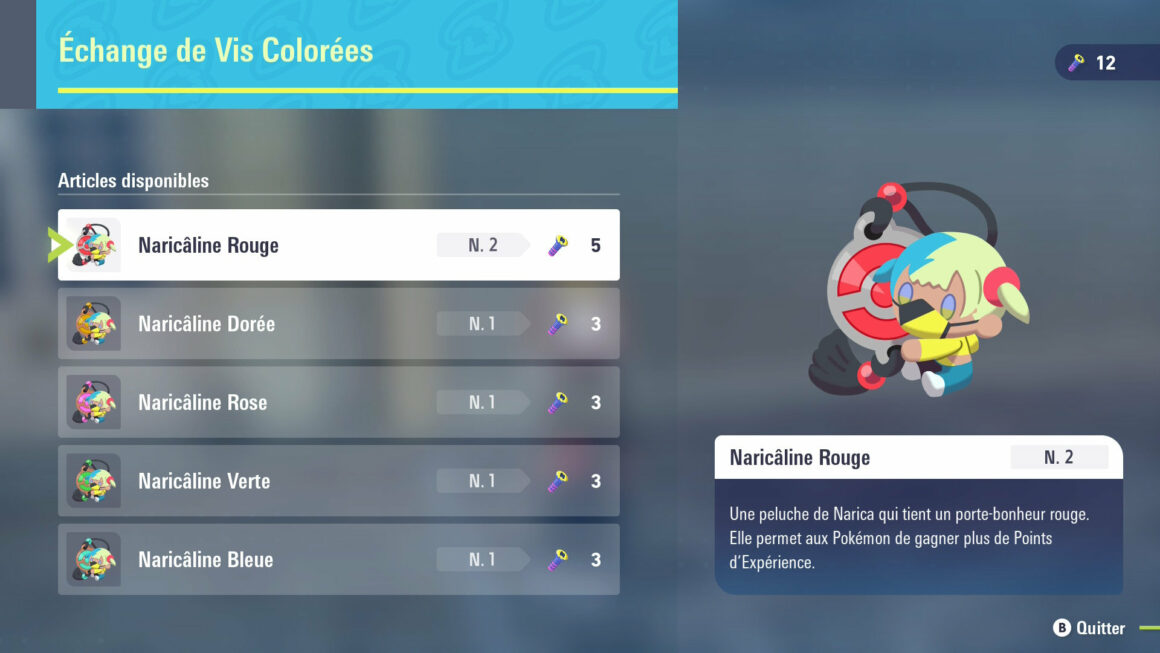Select the Naricâline Rouge item
This screenshot has height=653, width=1160.
click(338, 245)
